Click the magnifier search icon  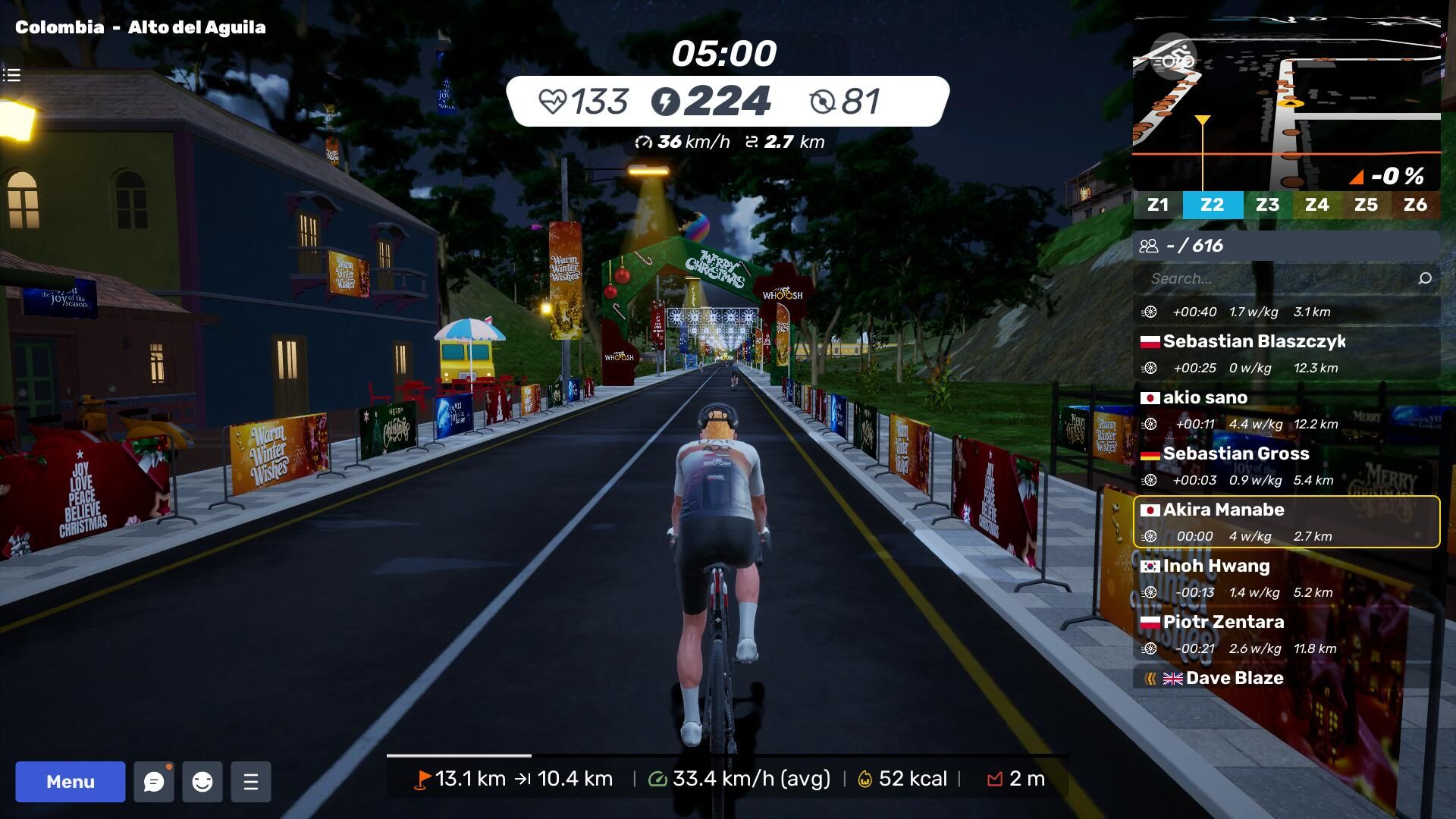coord(1425,278)
